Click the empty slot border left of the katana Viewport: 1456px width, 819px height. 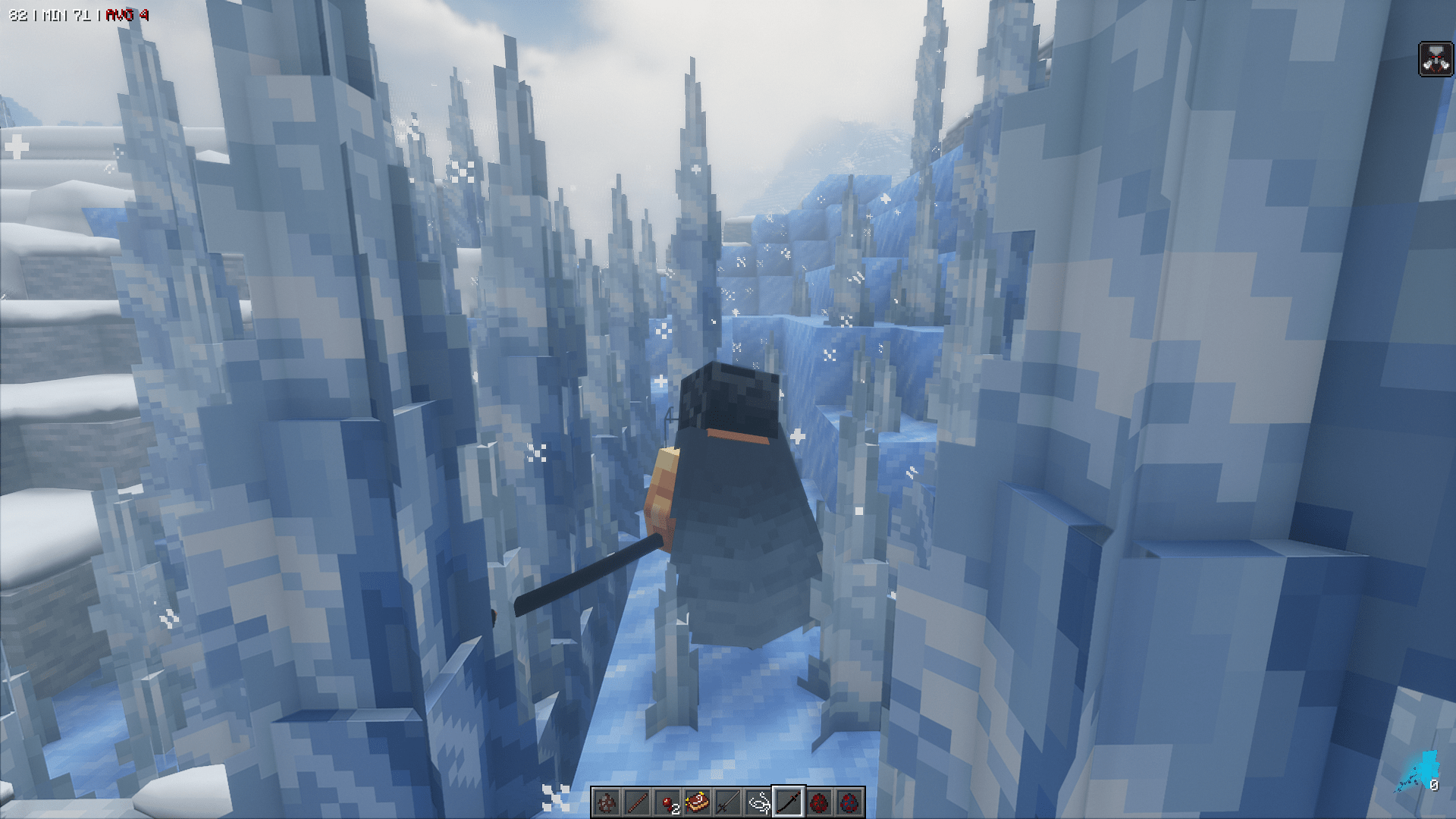point(772,801)
